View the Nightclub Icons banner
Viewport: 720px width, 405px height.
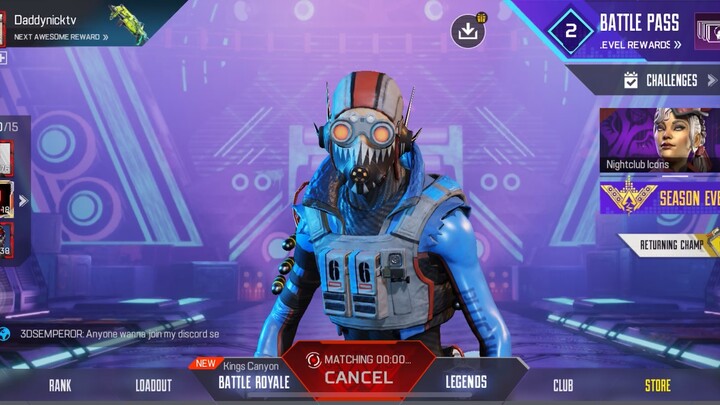[658, 140]
